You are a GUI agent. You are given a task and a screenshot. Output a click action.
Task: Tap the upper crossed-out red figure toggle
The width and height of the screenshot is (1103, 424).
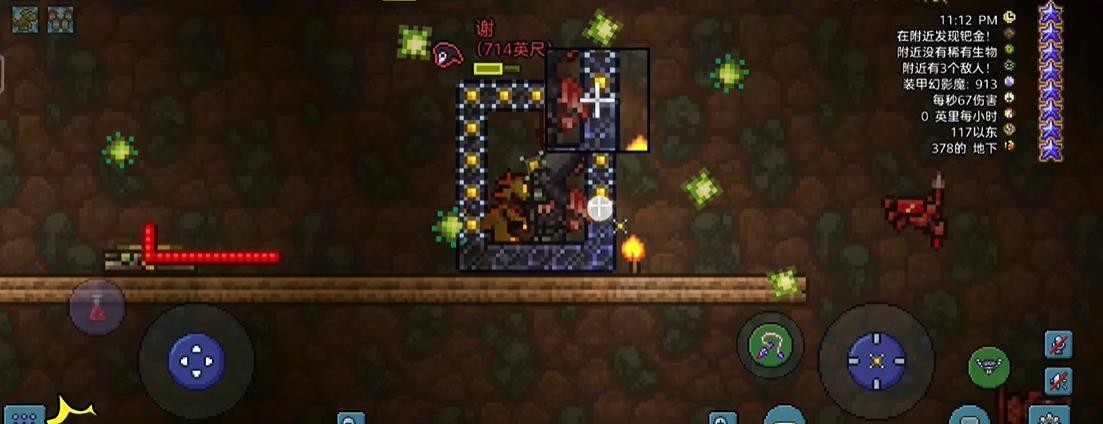1058,345
